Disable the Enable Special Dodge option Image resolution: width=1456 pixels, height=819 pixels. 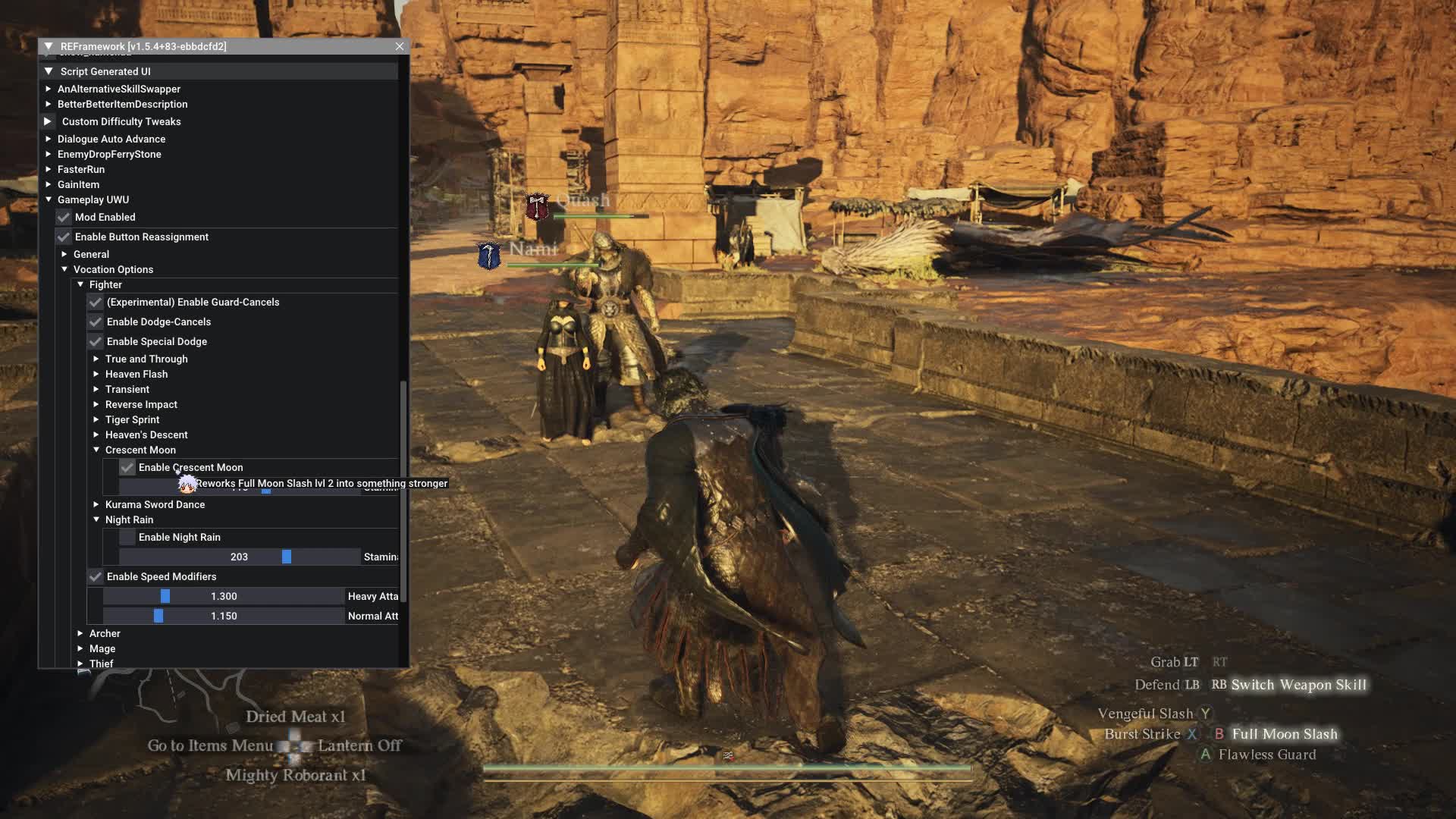tap(96, 342)
